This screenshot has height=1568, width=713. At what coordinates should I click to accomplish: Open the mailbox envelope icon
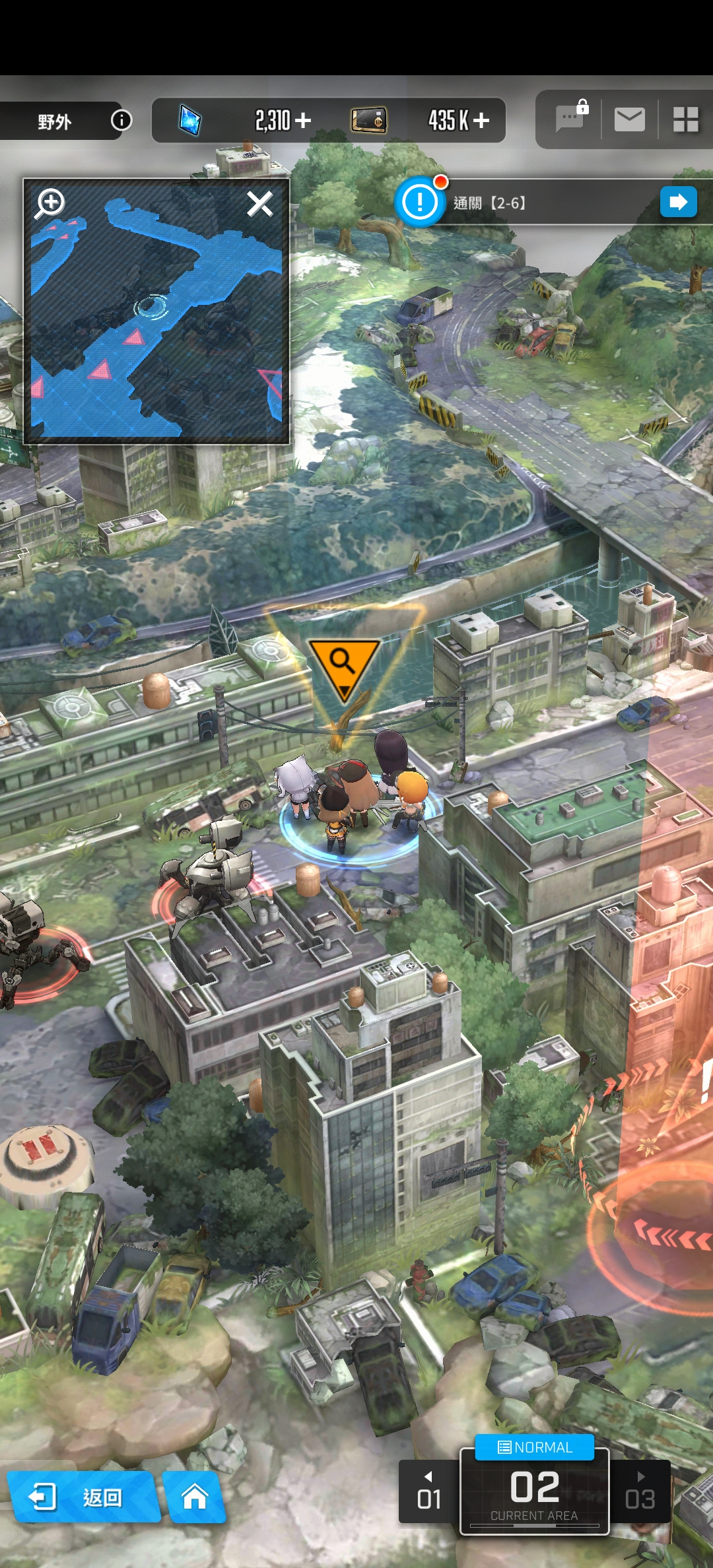click(x=629, y=119)
